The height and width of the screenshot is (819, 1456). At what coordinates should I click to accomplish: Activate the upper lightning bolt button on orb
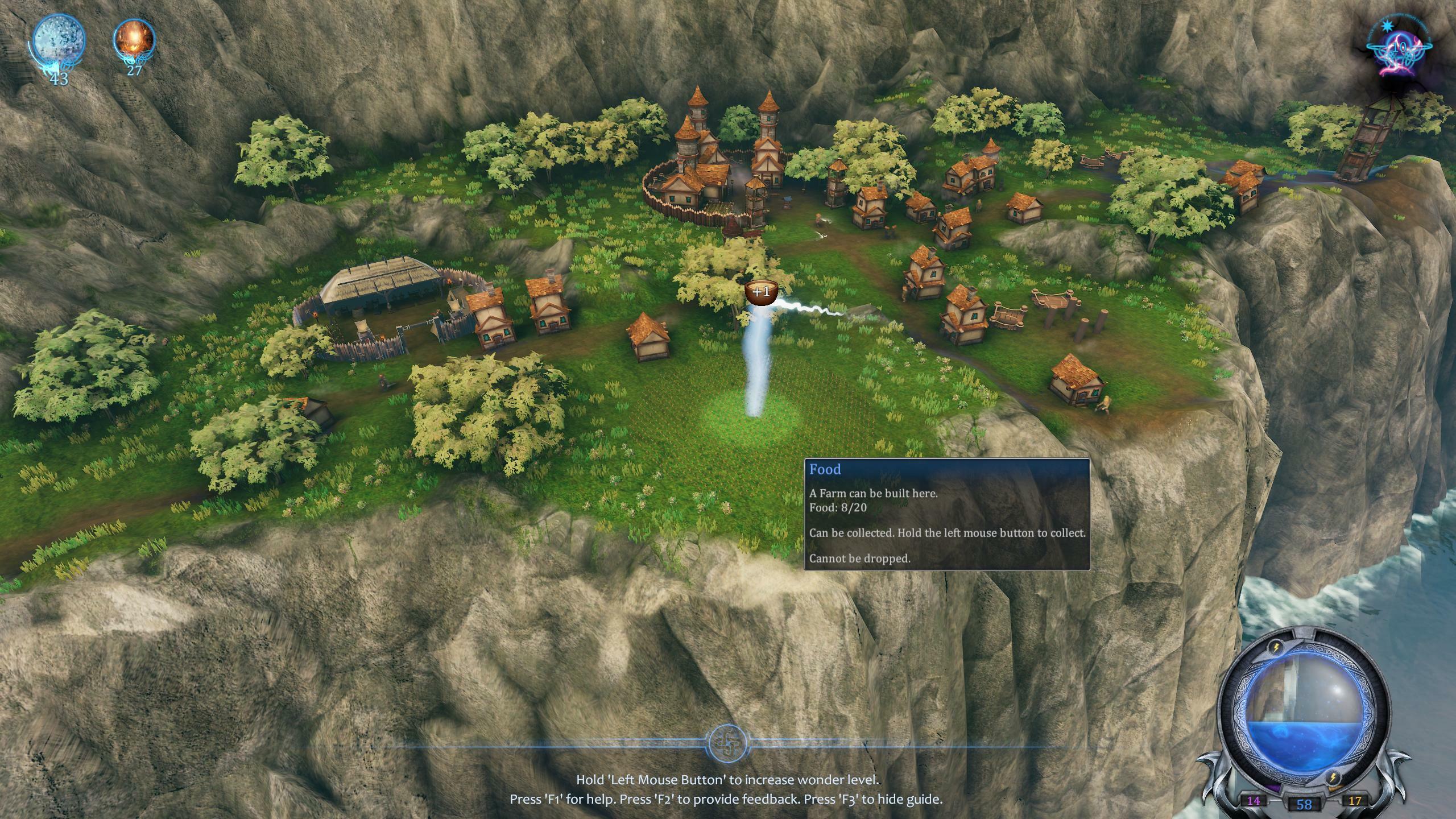[x=1276, y=648]
